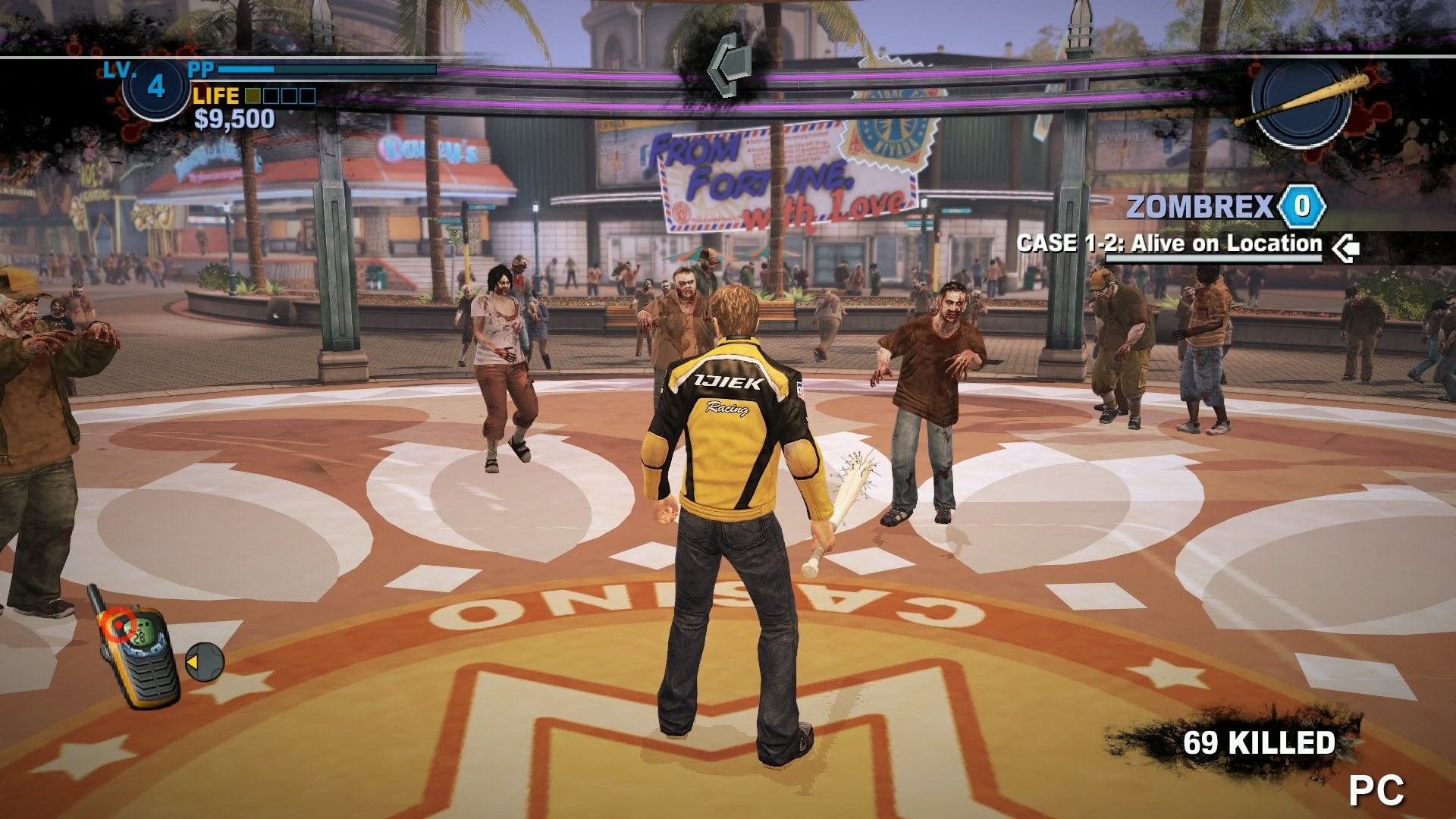1456x819 pixels.
Task: Open the Case 1-2 Alive on Location objective
Action: point(1169,244)
